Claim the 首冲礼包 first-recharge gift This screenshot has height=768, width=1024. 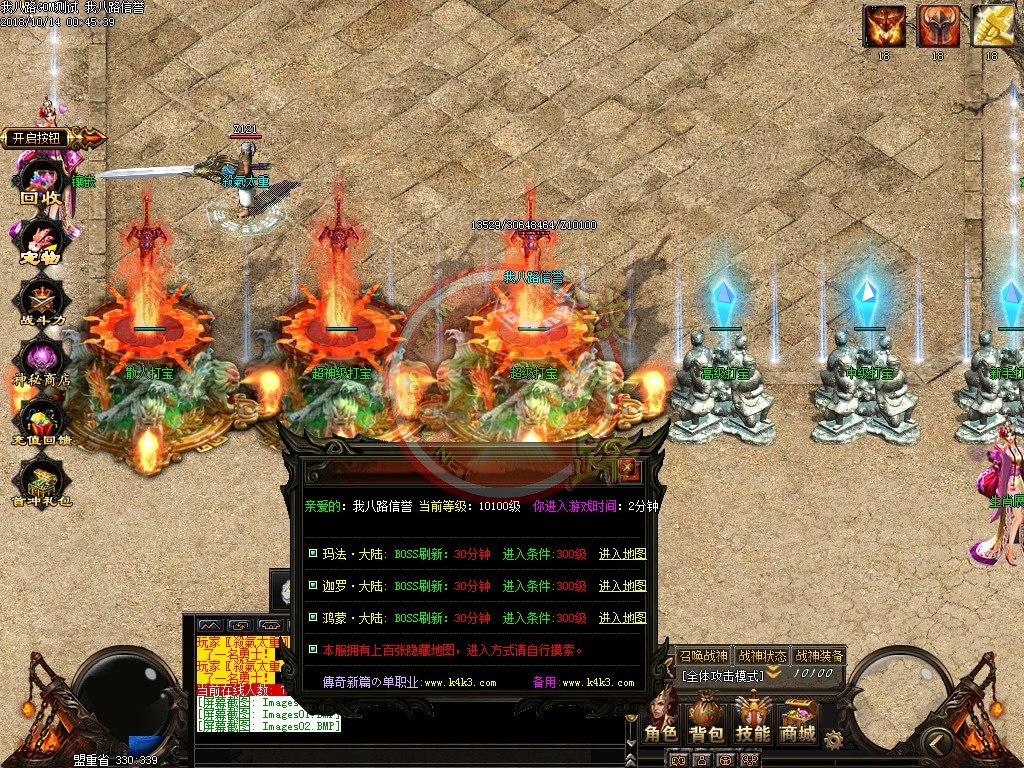point(42,484)
